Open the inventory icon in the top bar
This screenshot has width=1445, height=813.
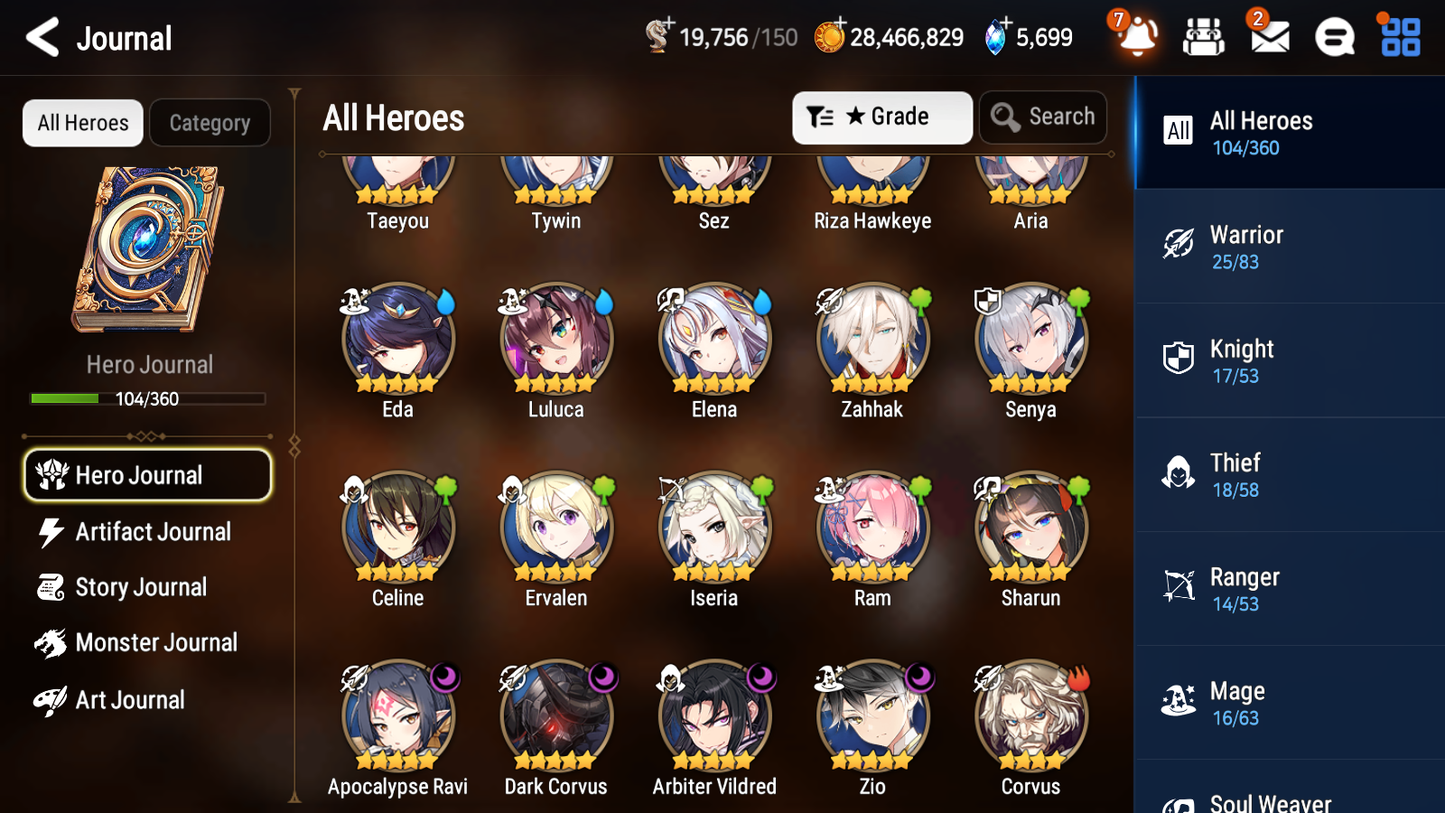coord(1203,36)
